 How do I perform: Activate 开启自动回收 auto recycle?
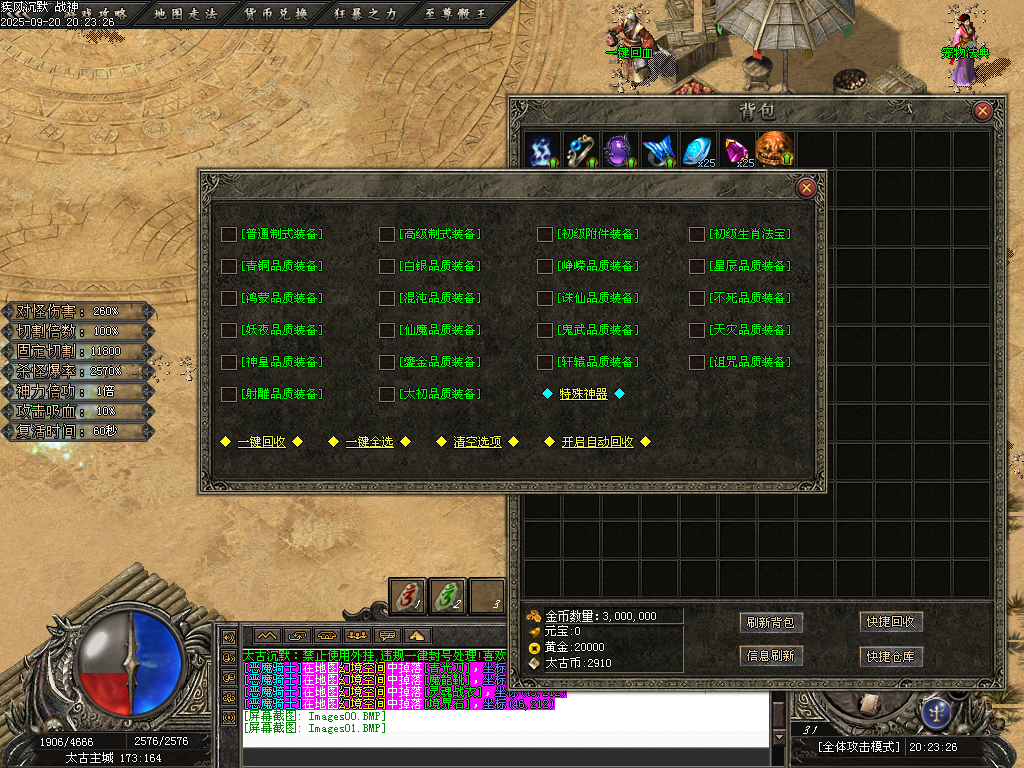tap(598, 442)
